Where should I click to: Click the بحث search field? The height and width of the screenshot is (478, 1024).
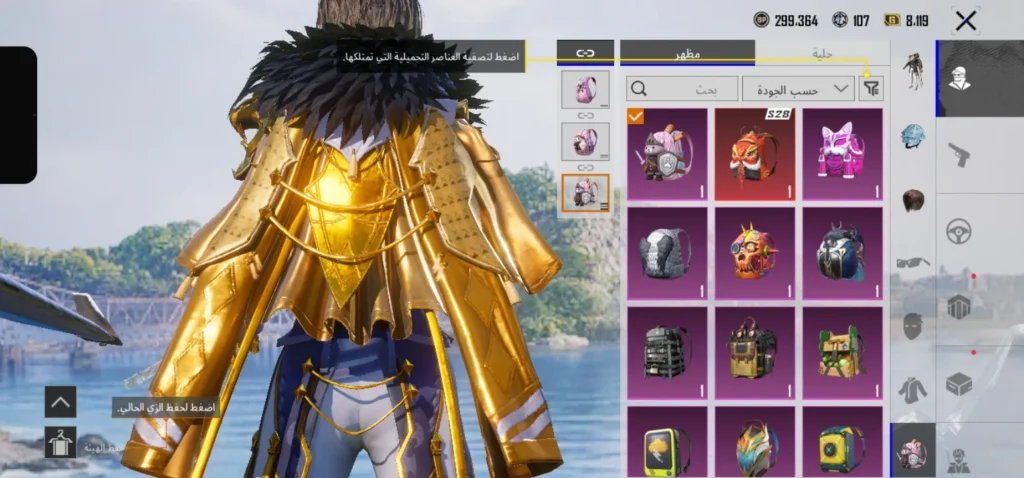pos(682,89)
